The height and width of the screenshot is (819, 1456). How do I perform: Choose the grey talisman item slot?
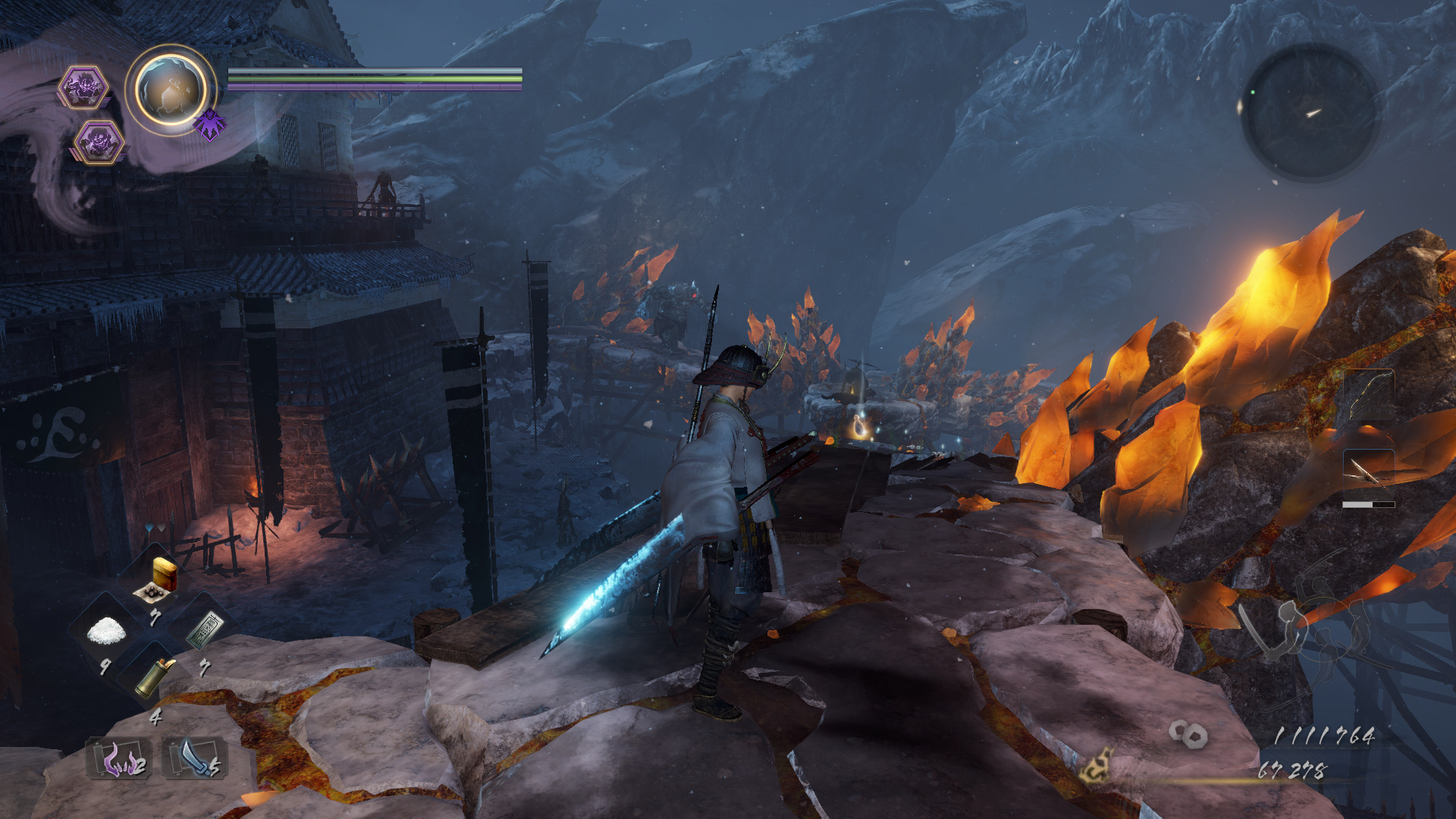pos(205,631)
